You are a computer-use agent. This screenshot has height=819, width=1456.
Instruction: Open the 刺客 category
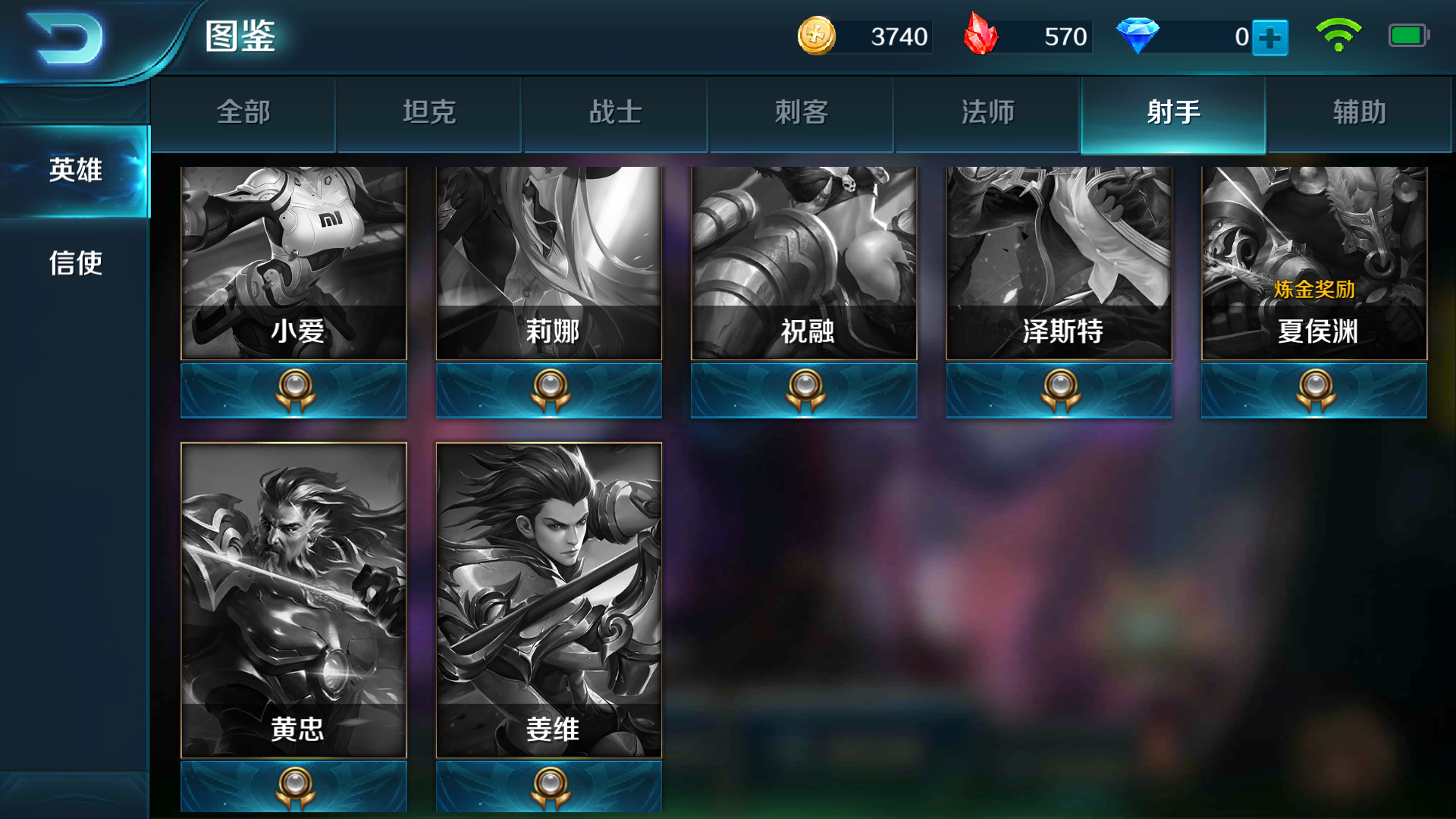pyautogui.click(x=801, y=111)
